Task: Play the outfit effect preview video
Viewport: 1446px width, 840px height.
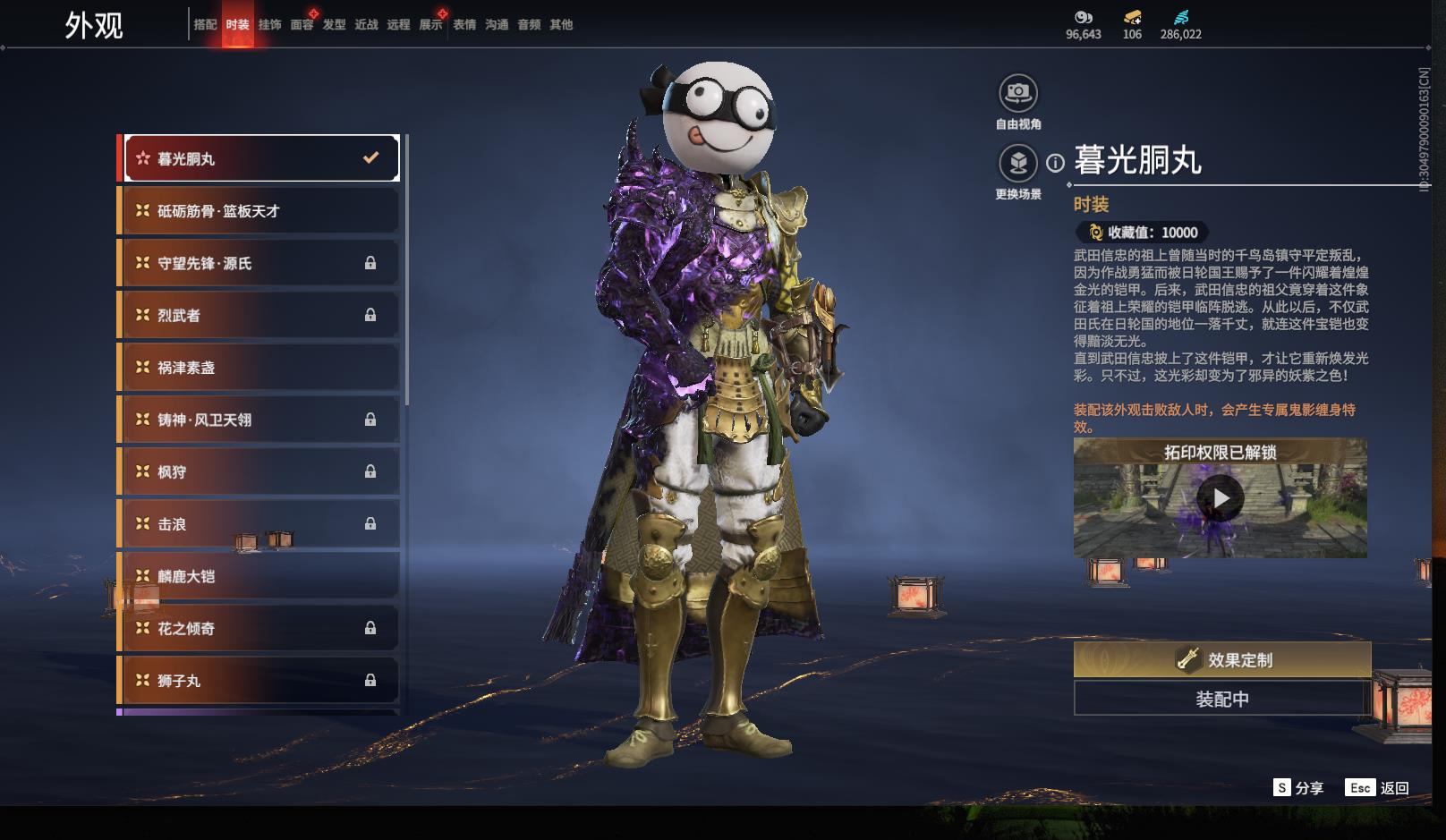Action: (x=1221, y=498)
